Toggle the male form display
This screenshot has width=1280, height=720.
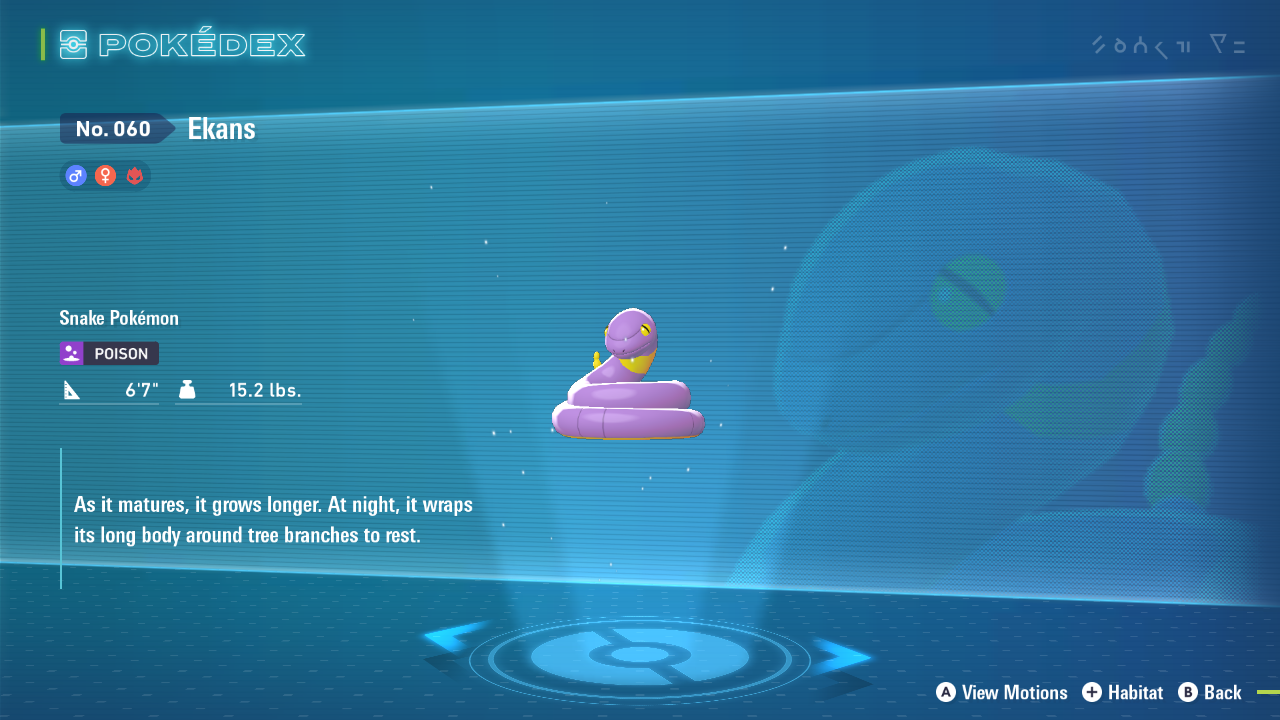pos(75,175)
